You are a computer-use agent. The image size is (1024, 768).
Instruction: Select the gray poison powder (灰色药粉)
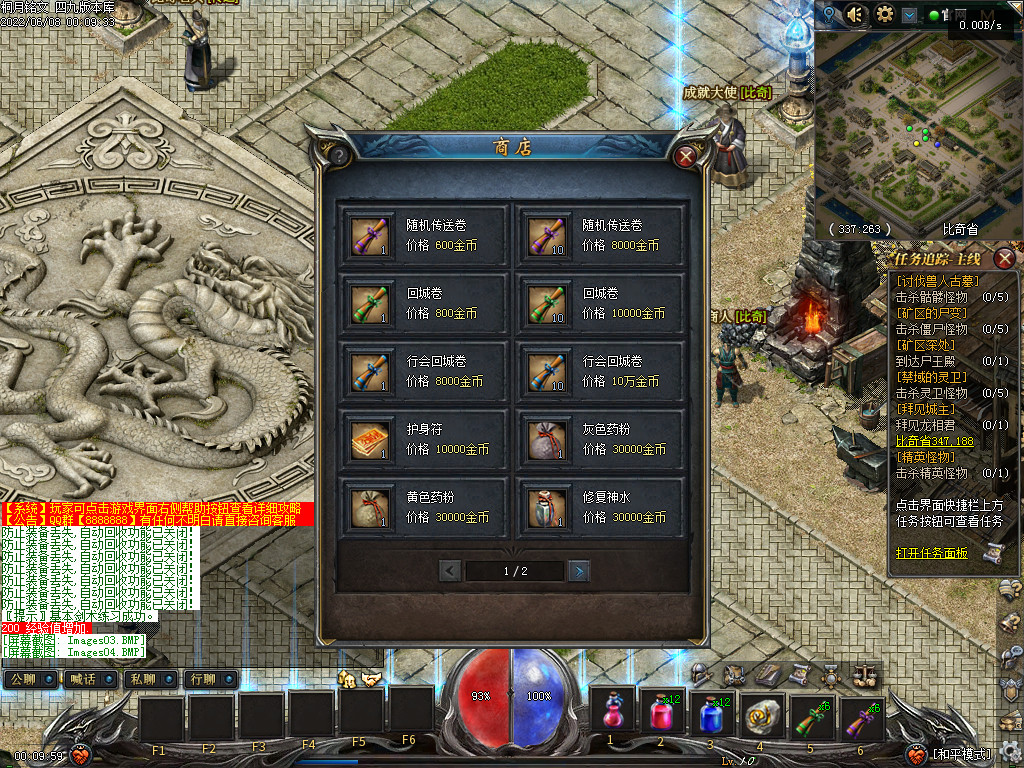click(600, 439)
